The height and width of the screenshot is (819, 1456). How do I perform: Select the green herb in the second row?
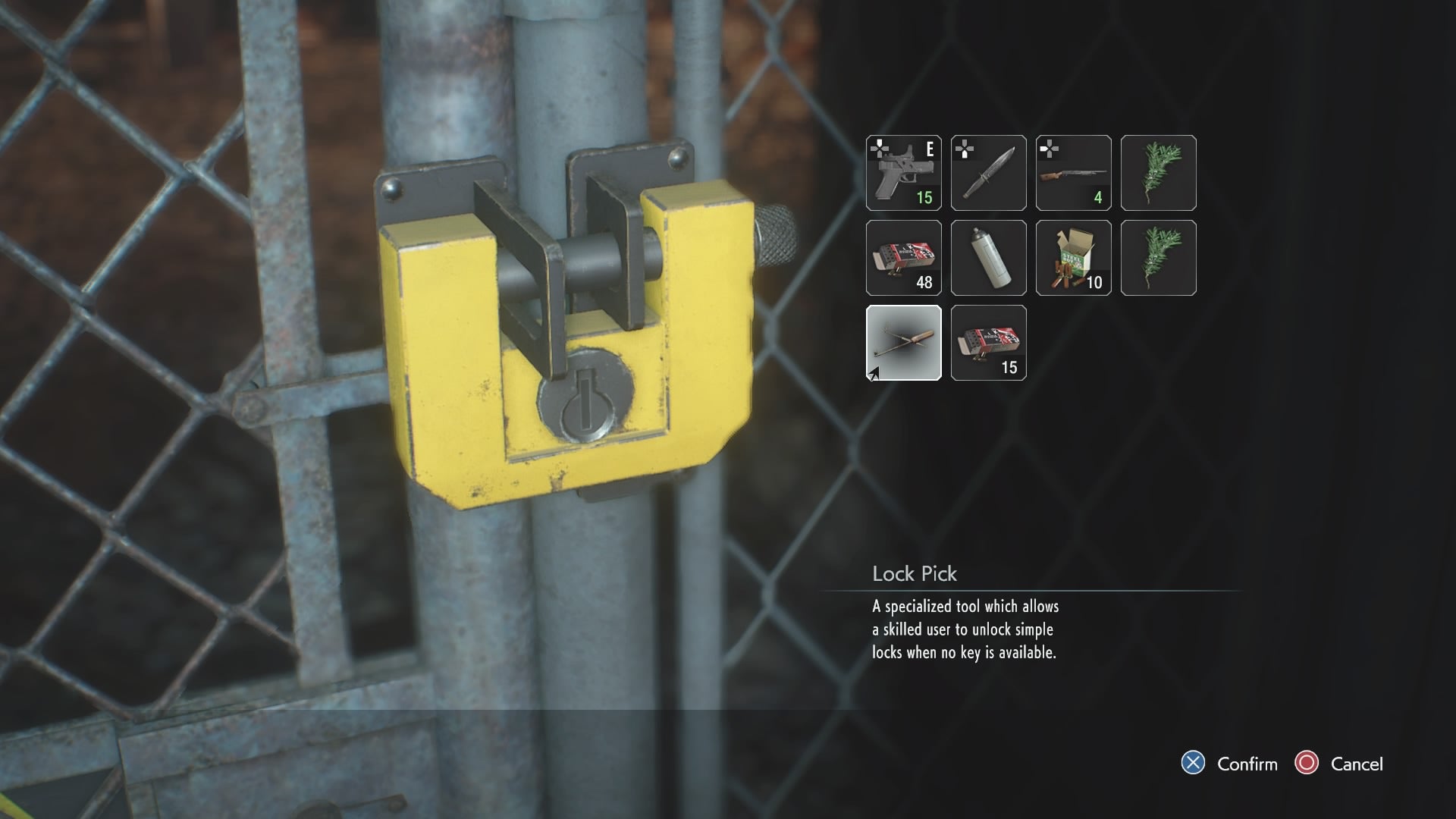coord(1159,258)
